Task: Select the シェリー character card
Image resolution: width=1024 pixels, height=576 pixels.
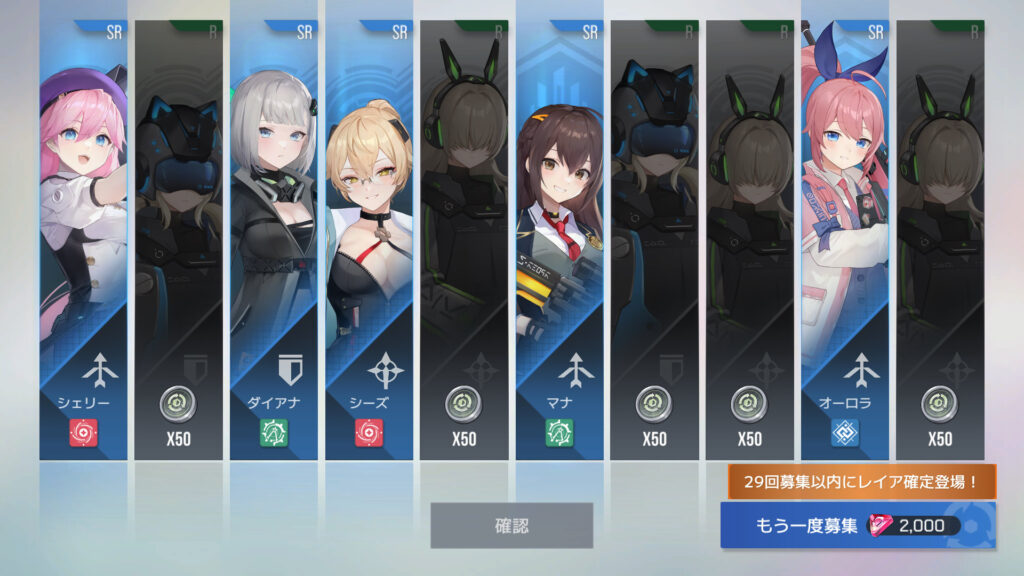Action: point(84,240)
